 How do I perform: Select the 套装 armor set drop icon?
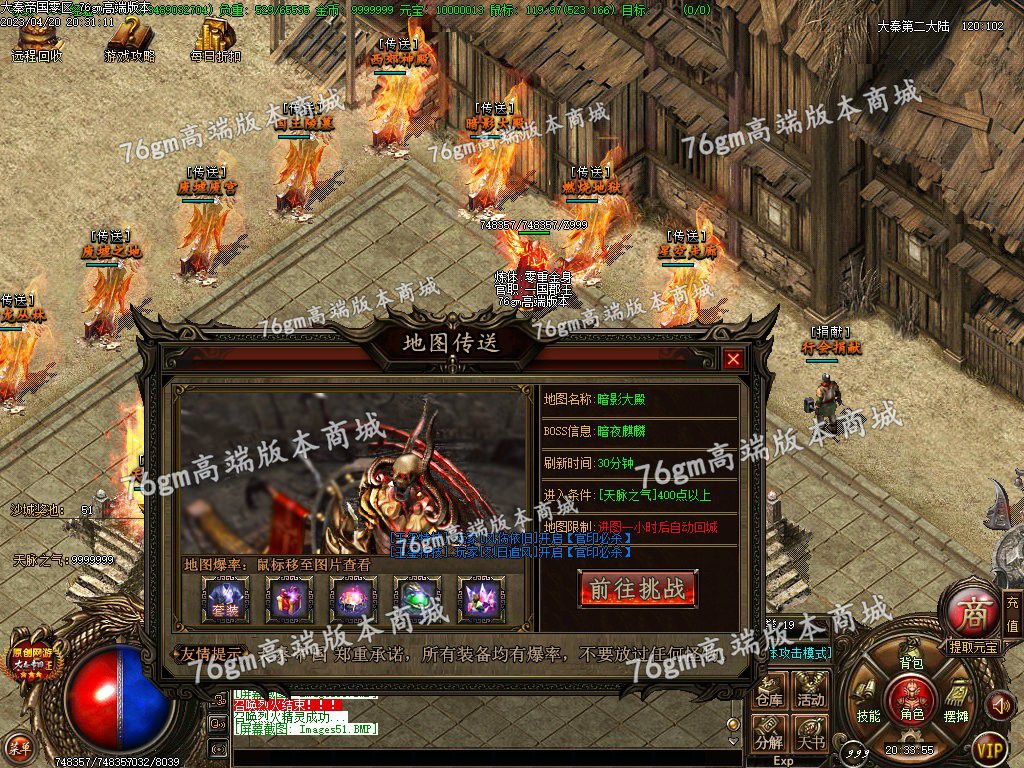[217, 599]
